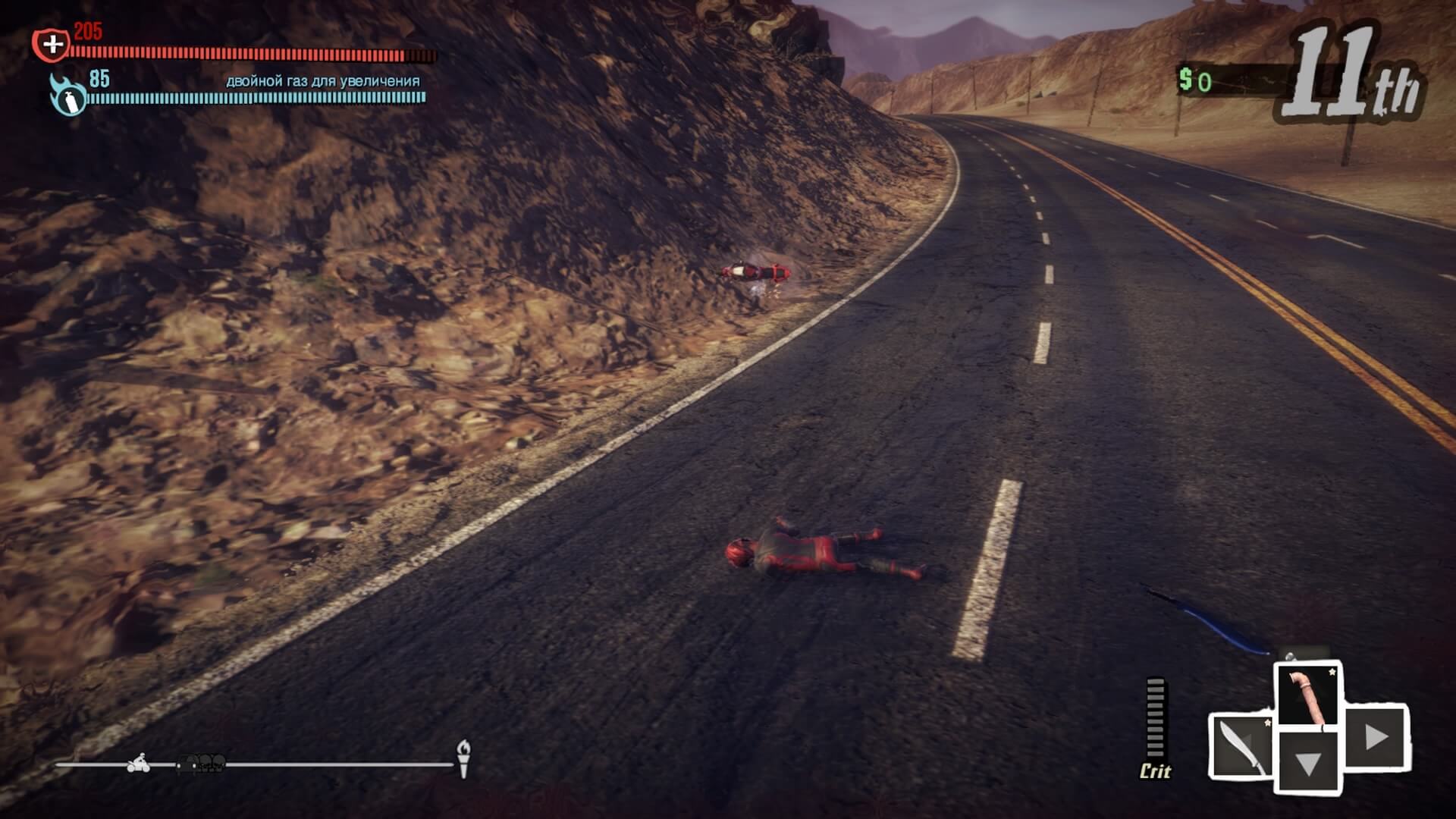Image resolution: width=1456 pixels, height=819 pixels.
Task: Pick the down-arrow weapon slot
Action: 1309,763
